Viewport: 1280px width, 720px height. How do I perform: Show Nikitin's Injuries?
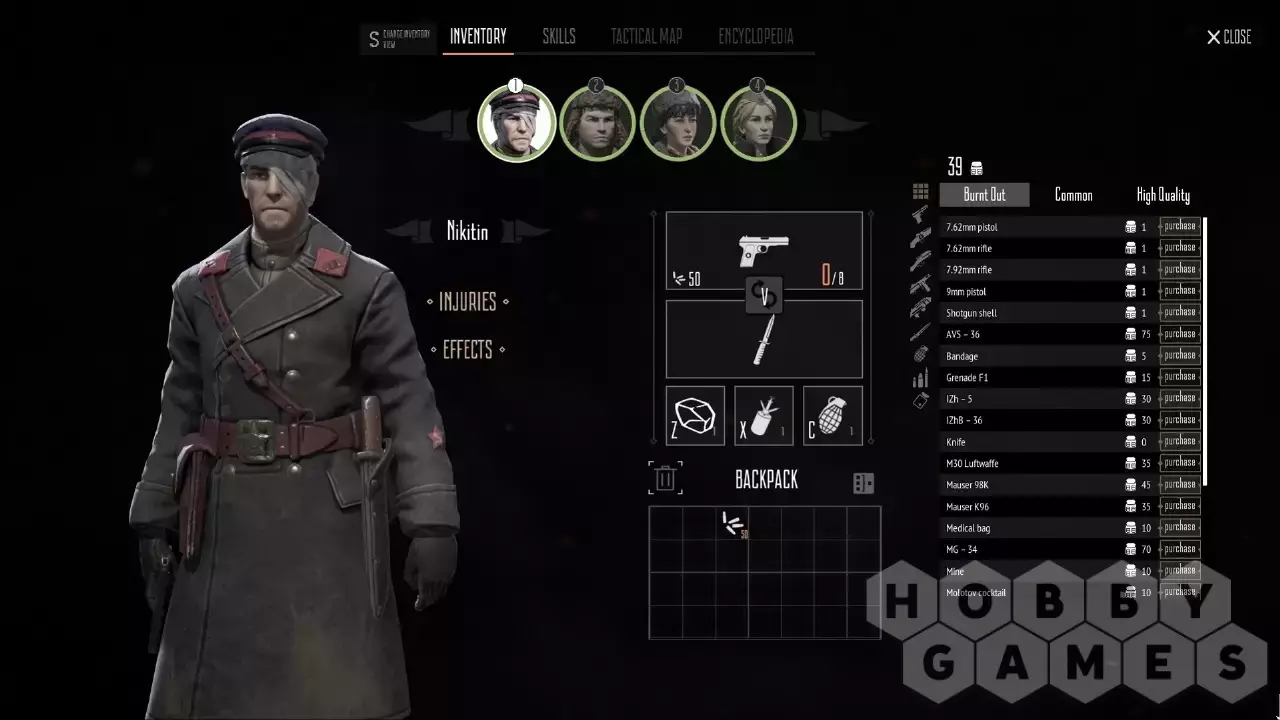[x=467, y=301]
